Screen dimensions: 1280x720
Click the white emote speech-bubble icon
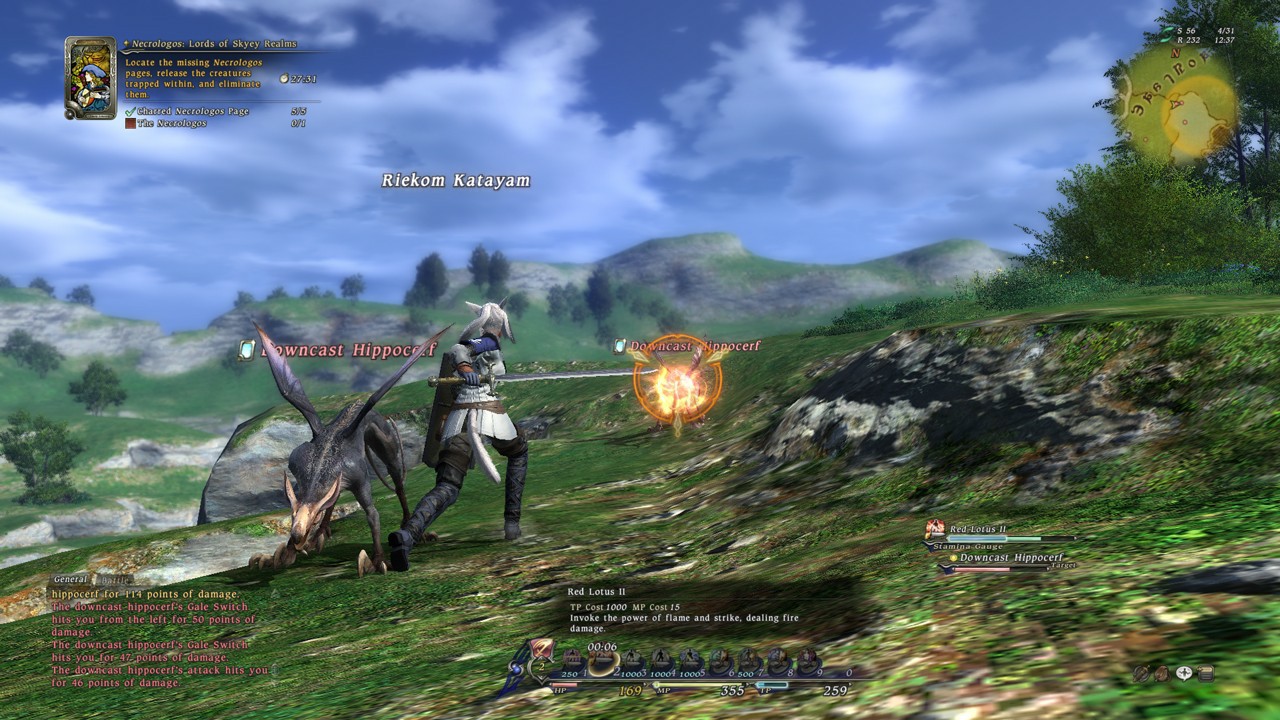[x=1184, y=673]
